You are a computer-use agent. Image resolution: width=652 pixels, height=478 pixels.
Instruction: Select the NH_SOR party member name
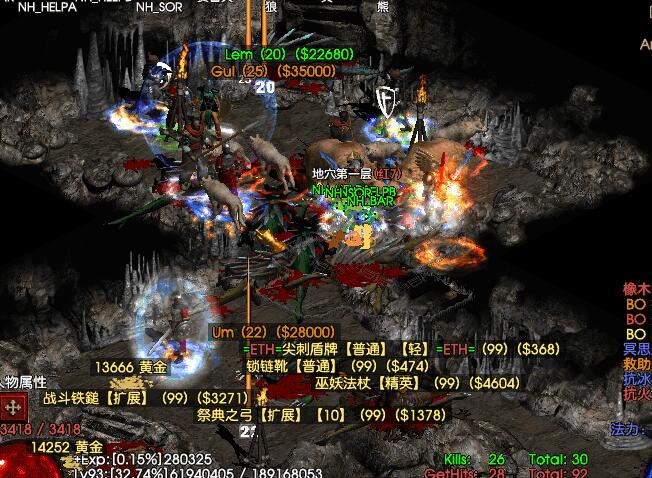click(160, 6)
